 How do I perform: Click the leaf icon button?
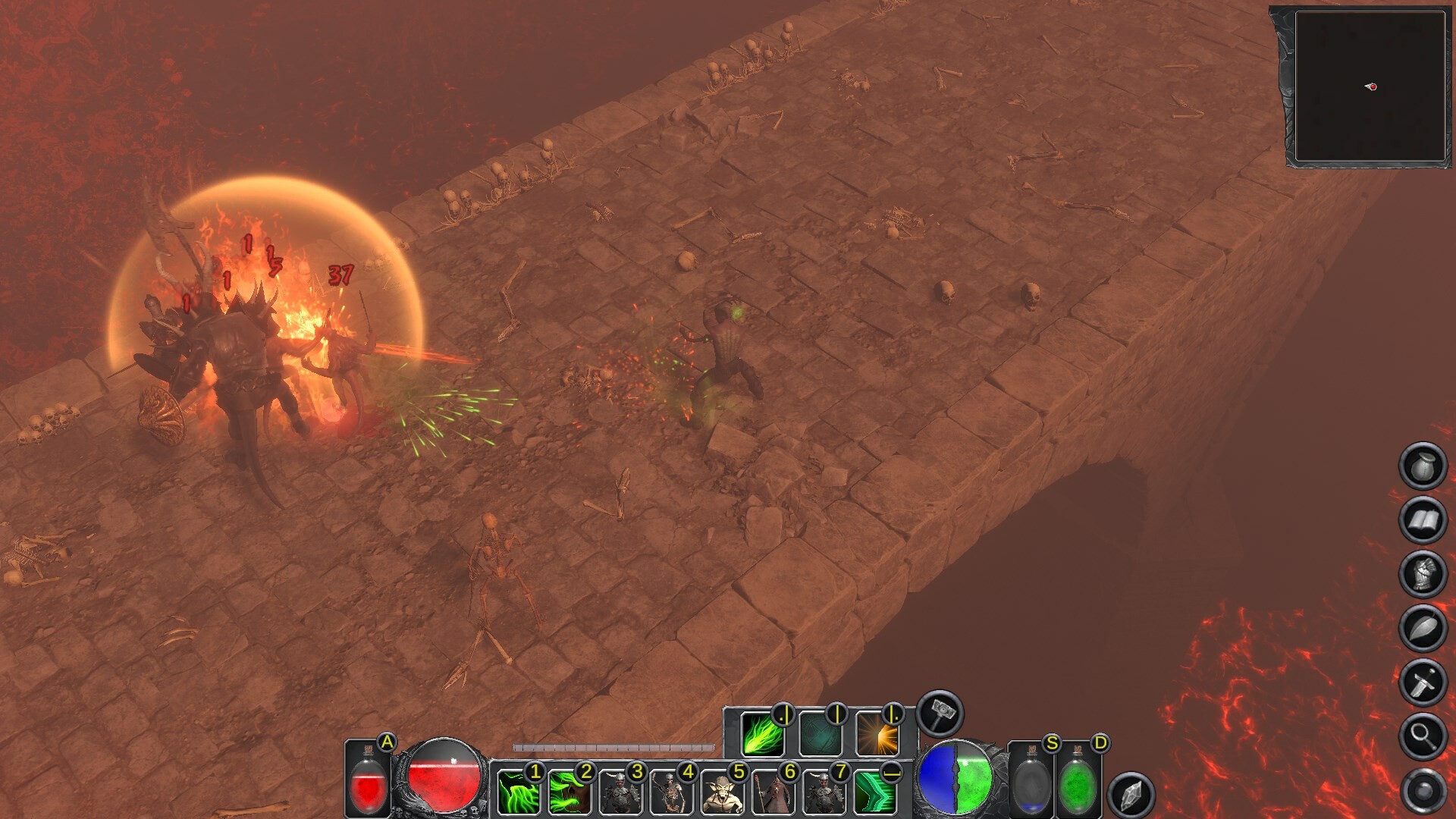(1423, 628)
